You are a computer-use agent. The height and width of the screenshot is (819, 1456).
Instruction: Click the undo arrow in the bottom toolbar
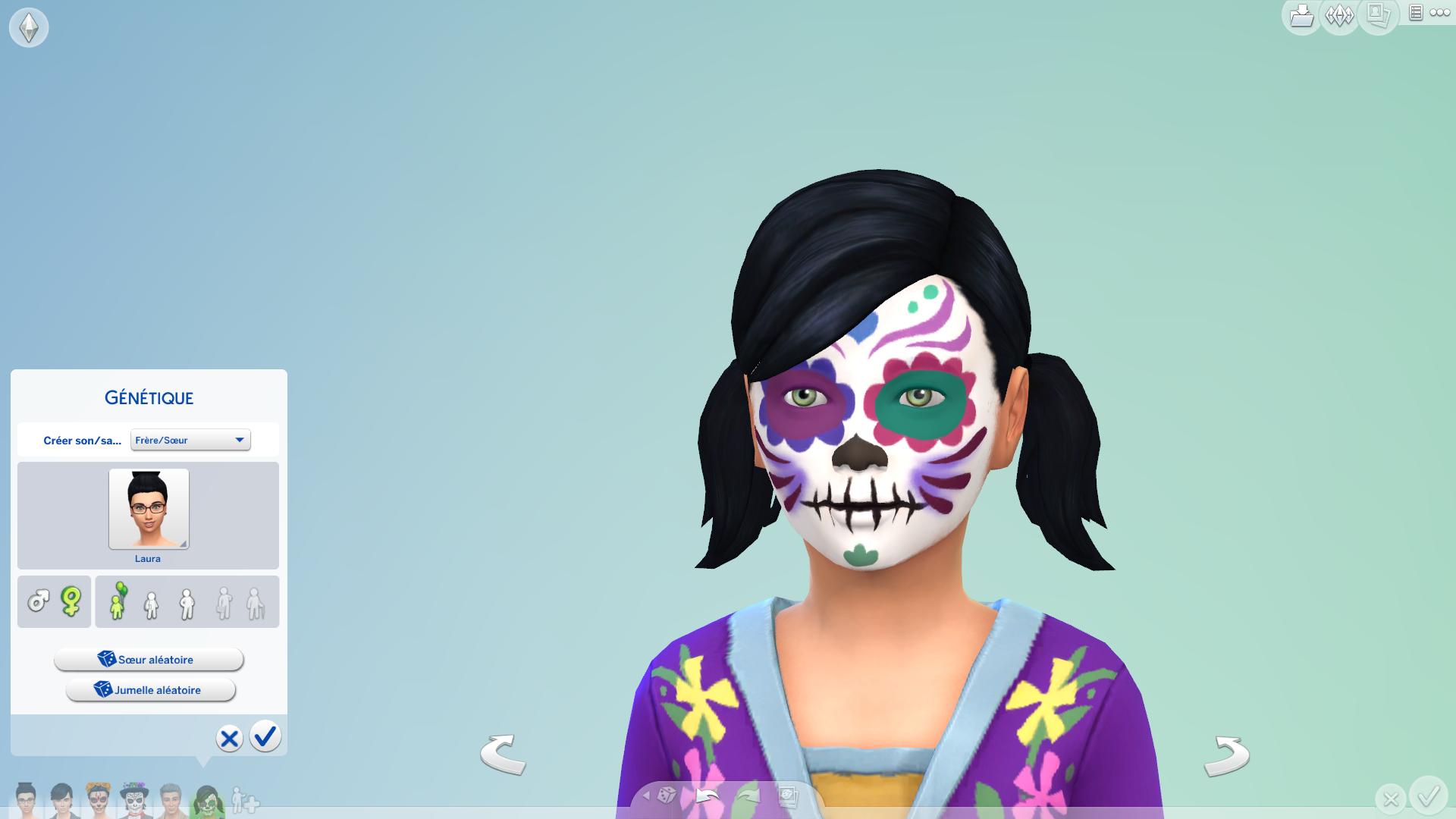[707, 795]
